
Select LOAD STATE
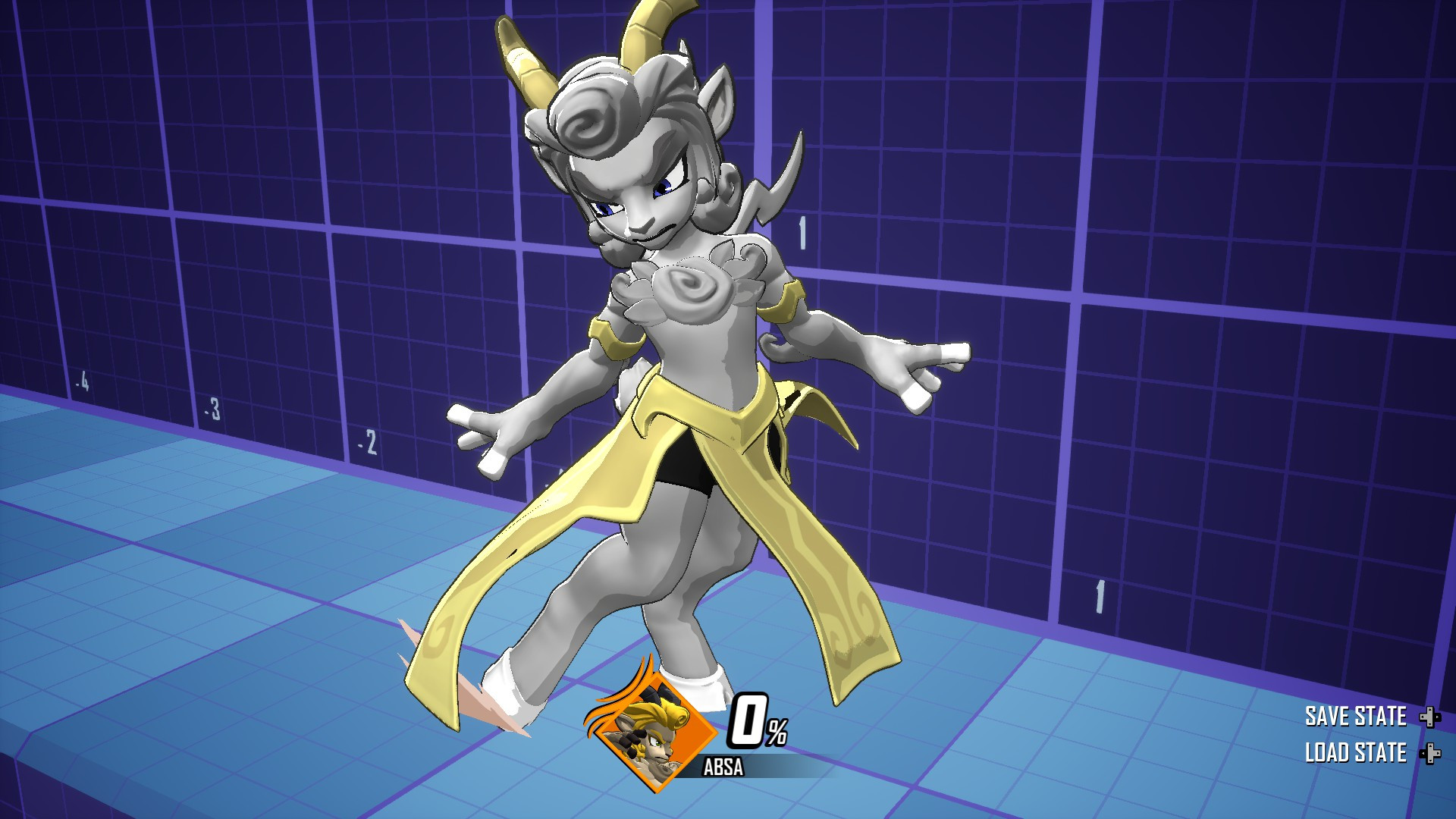[1356, 753]
